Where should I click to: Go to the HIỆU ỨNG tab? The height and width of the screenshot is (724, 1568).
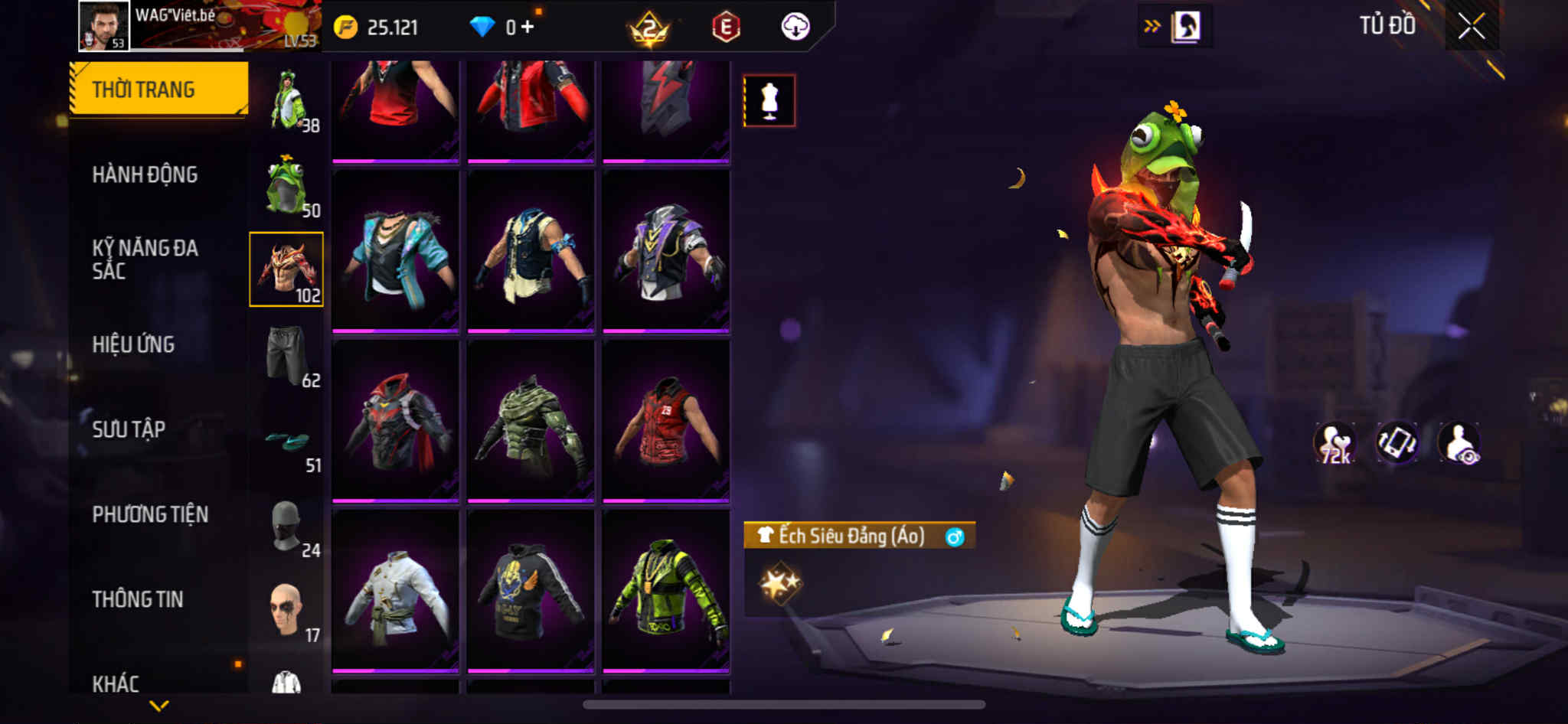coord(133,344)
